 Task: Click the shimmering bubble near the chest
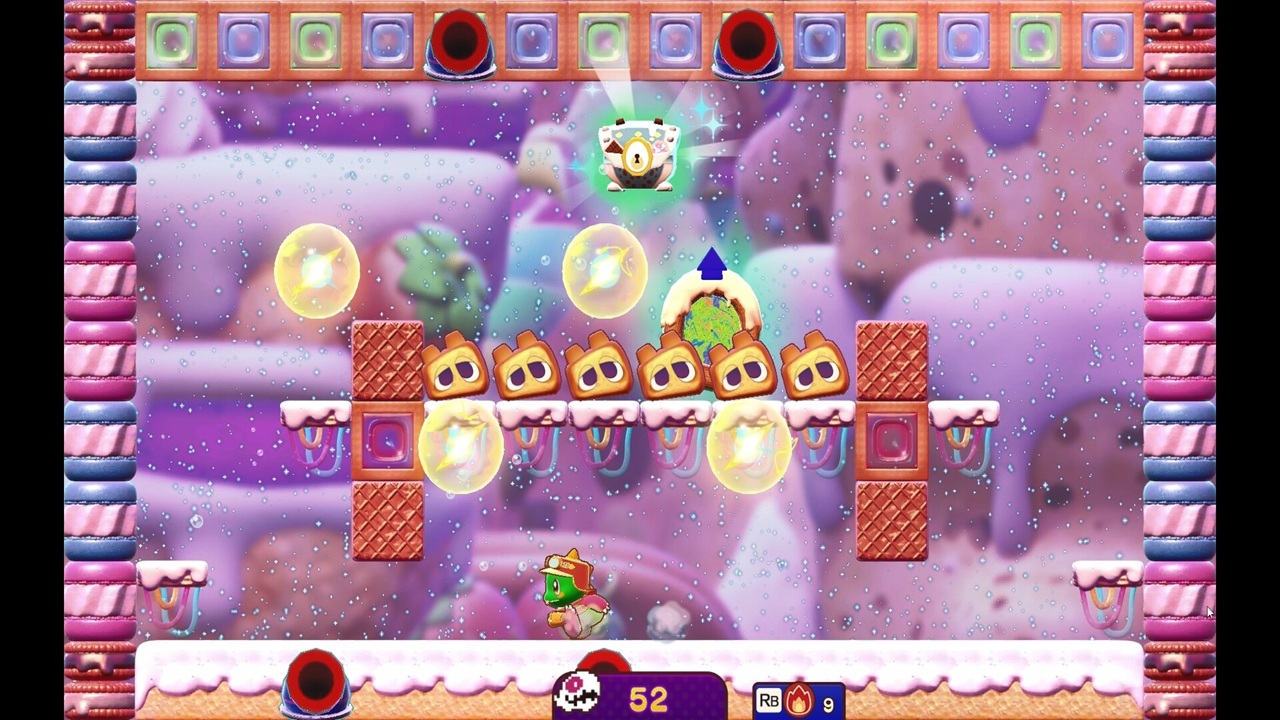tap(604, 267)
